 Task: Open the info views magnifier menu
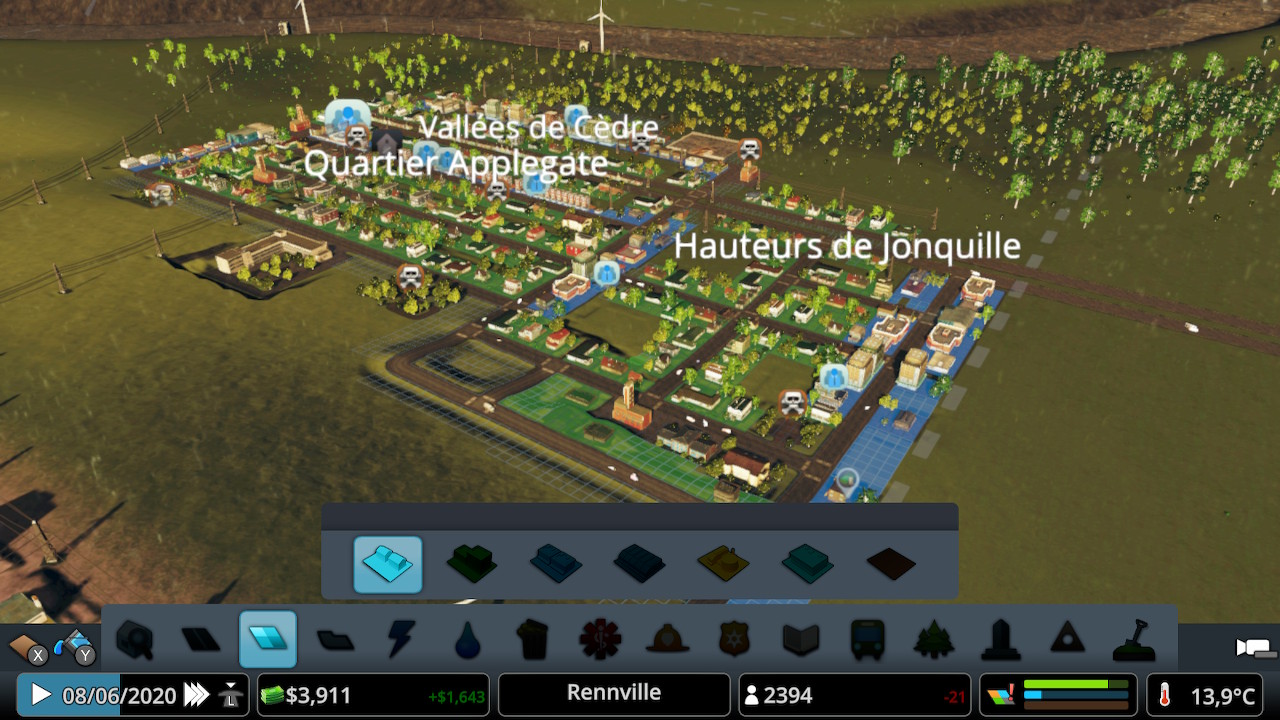[x=135, y=639]
